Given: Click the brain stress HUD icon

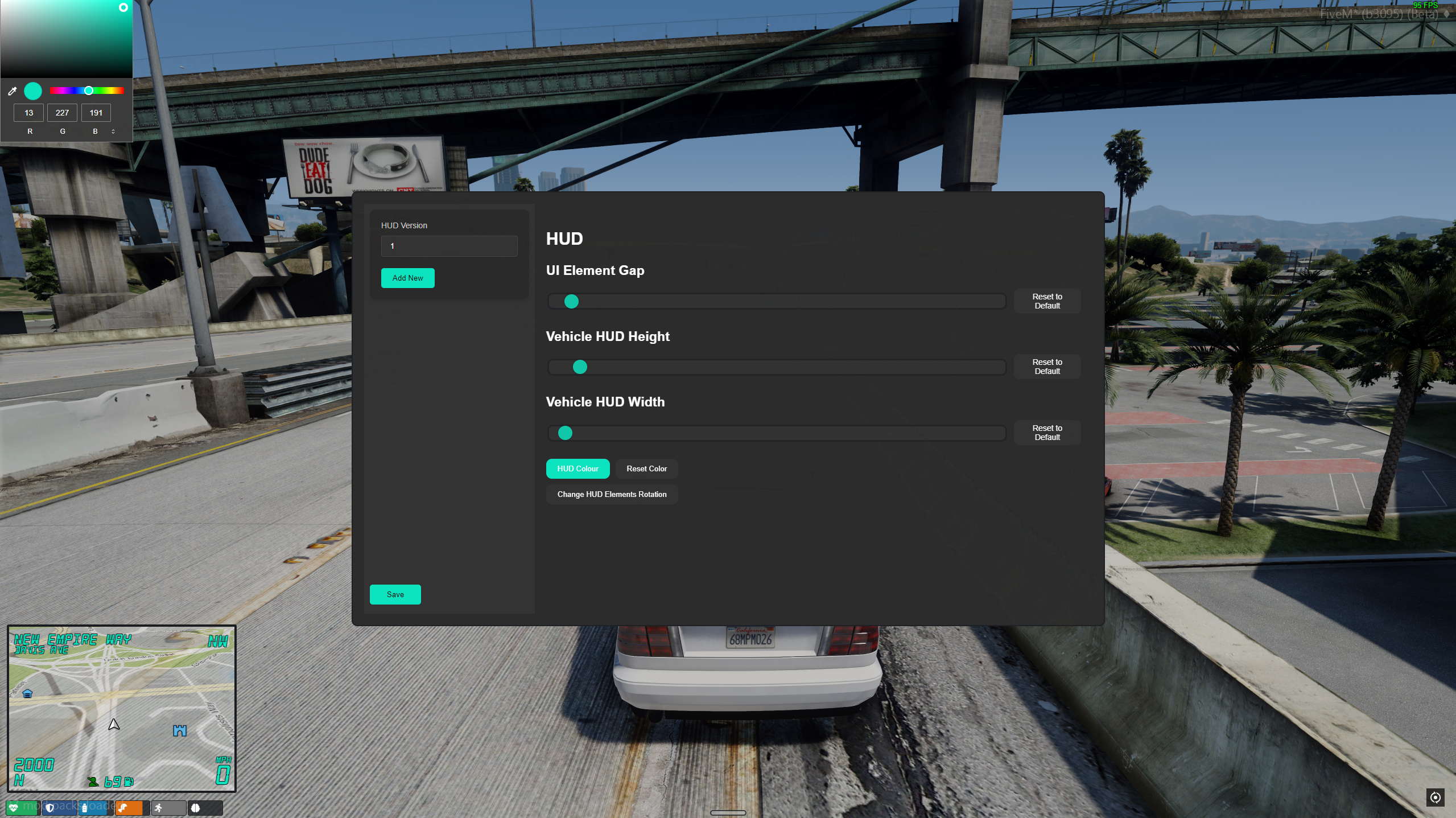Looking at the screenshot, I should pyautogui.click(x=196, y=808).
